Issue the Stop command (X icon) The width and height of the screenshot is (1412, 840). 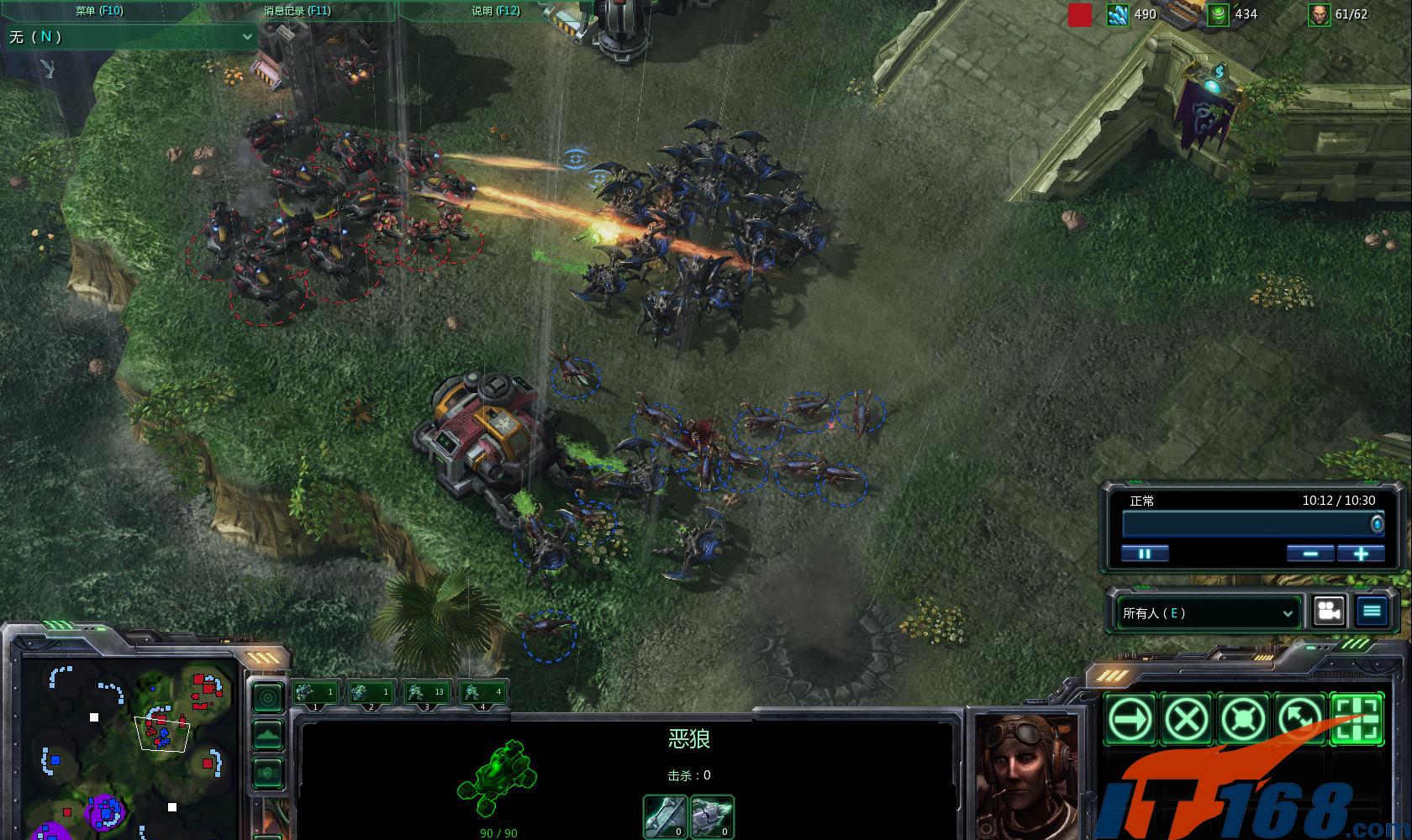[1187, 719]
